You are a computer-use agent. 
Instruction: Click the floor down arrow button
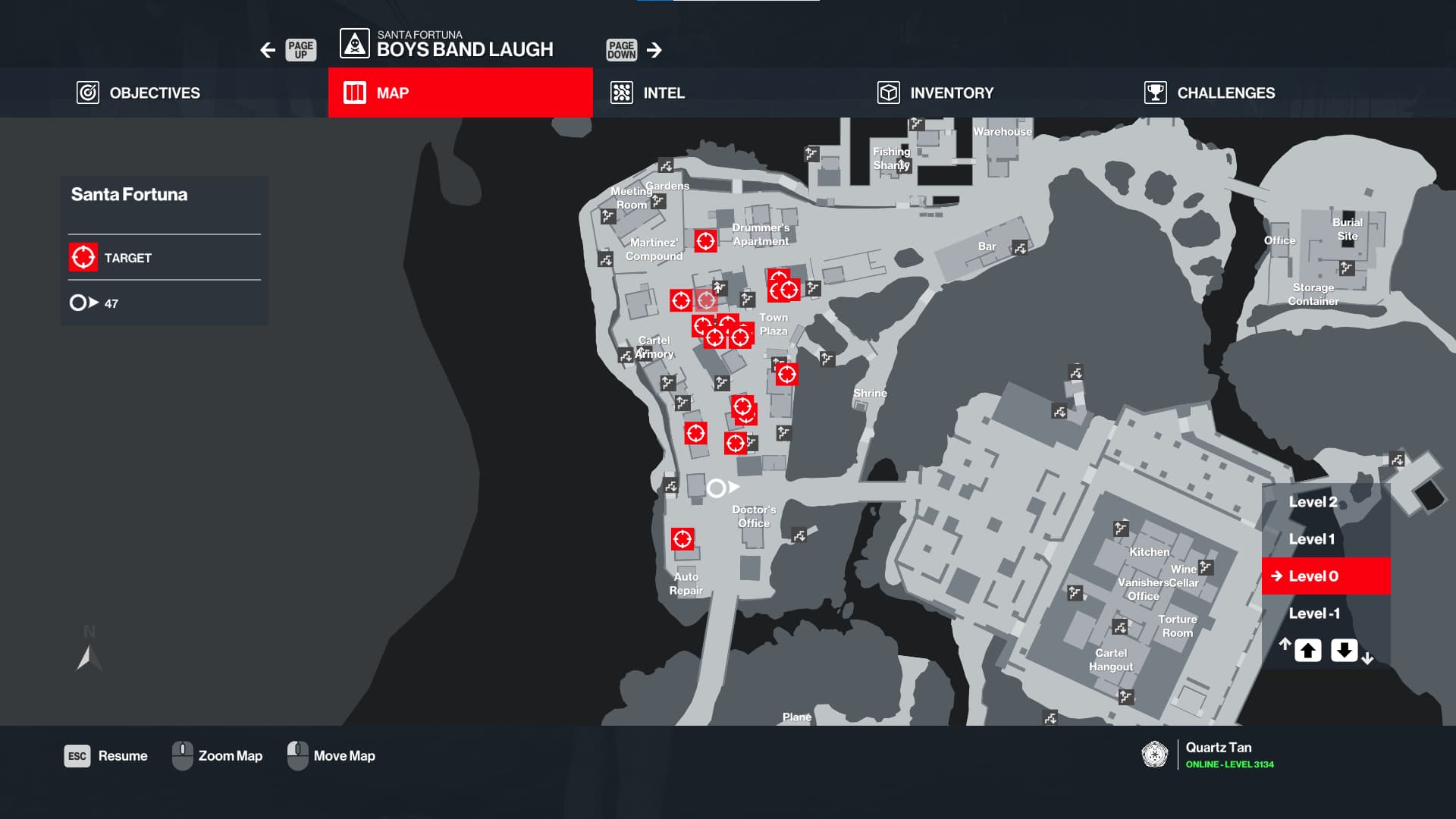[1344, 650]
